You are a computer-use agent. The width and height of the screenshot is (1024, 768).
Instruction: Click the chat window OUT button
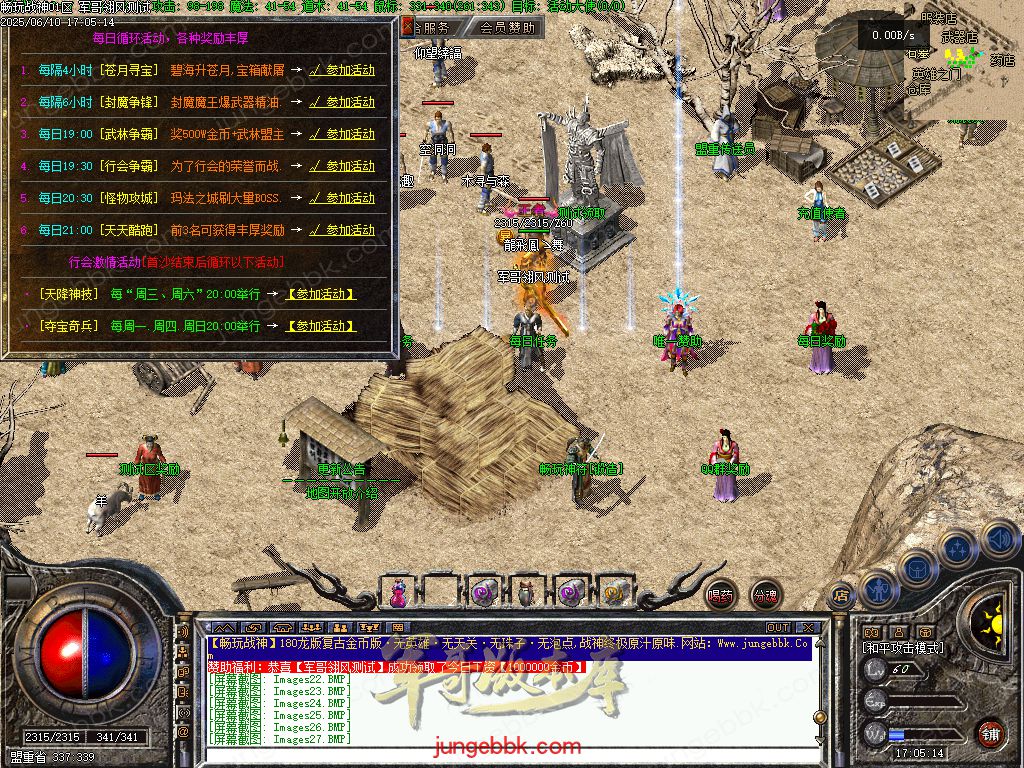click(778, 628)
